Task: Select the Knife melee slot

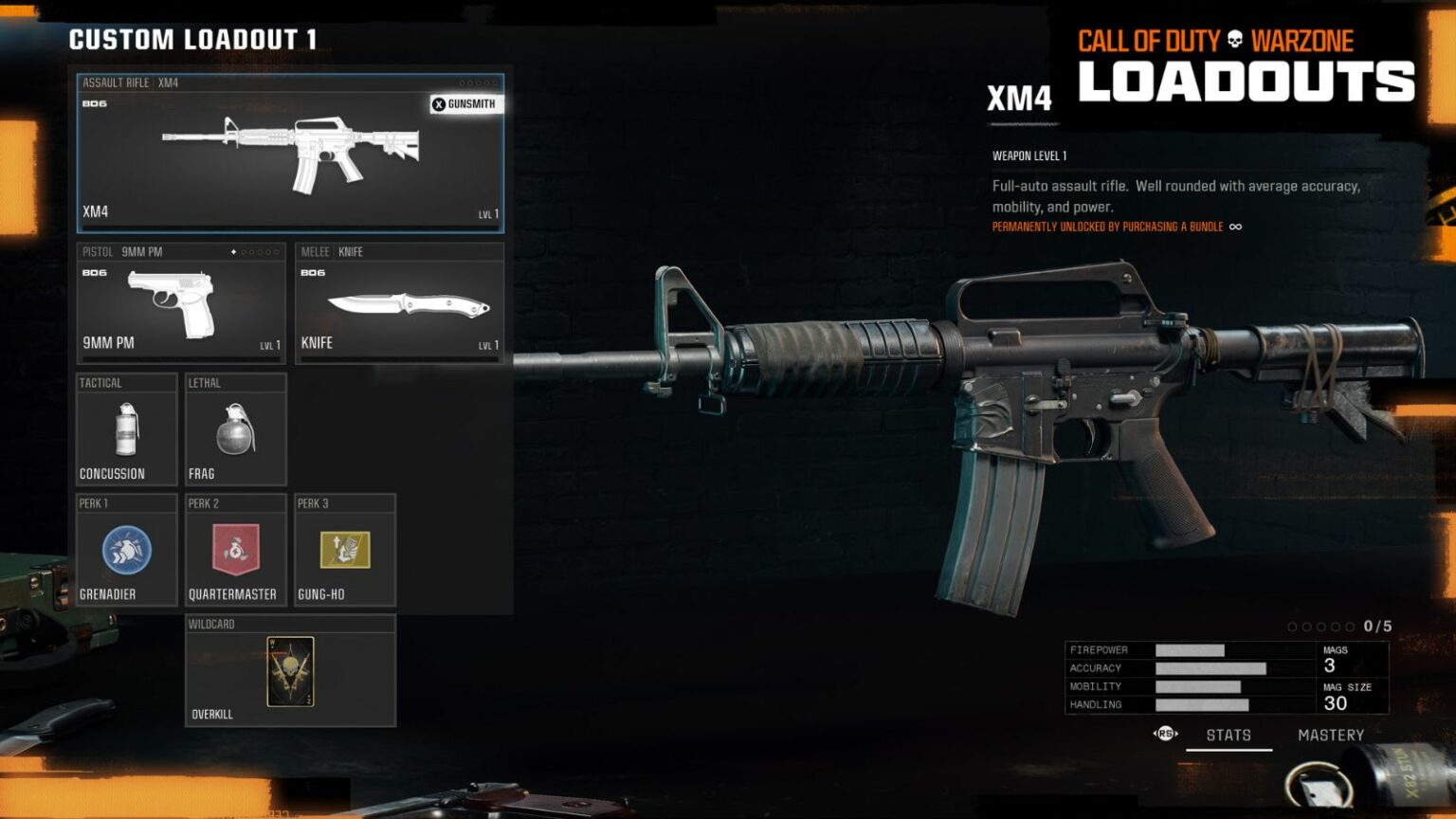Action: click(398, 303)
